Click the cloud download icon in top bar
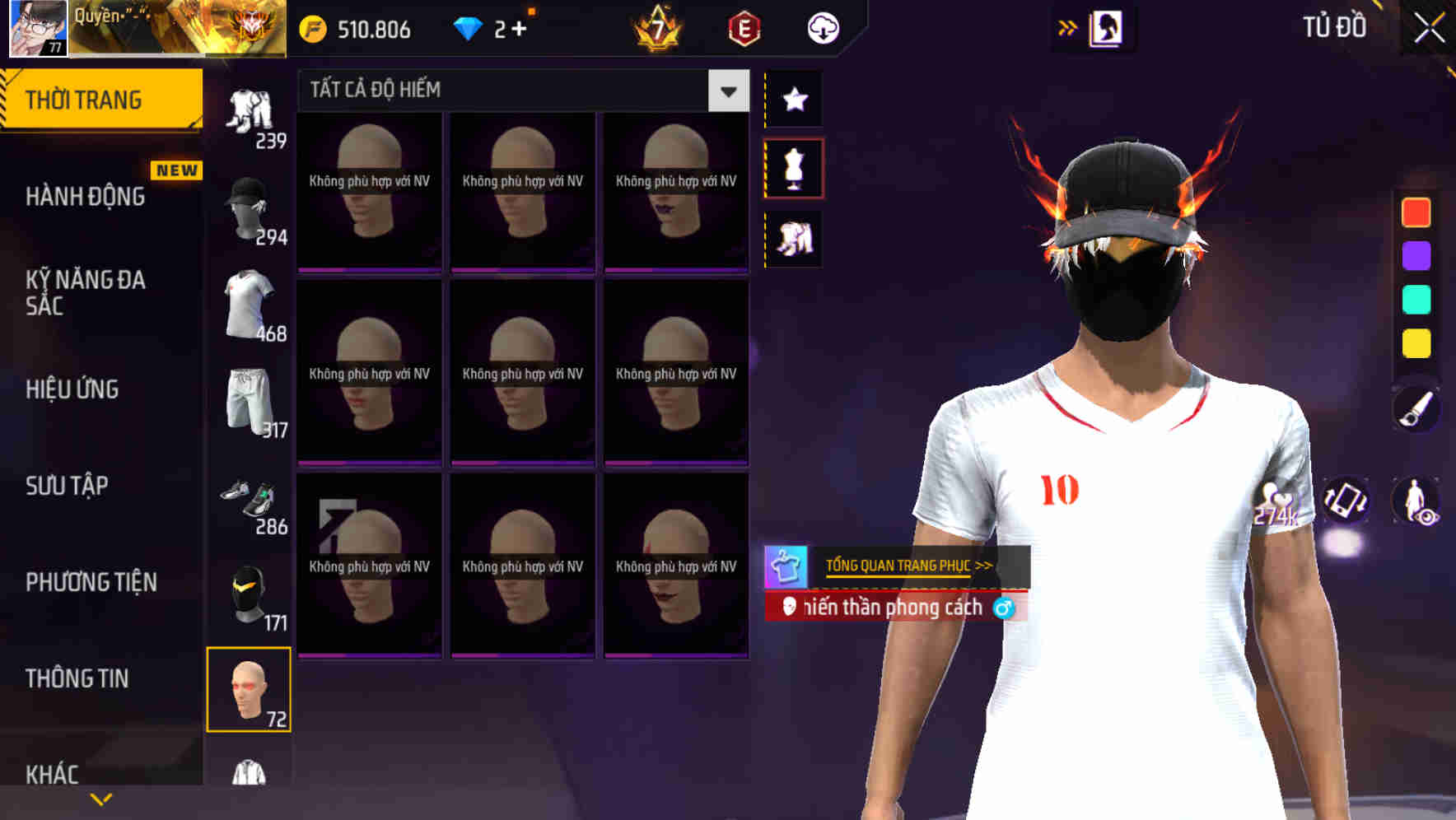The image size is (1456, 820). 822,27
